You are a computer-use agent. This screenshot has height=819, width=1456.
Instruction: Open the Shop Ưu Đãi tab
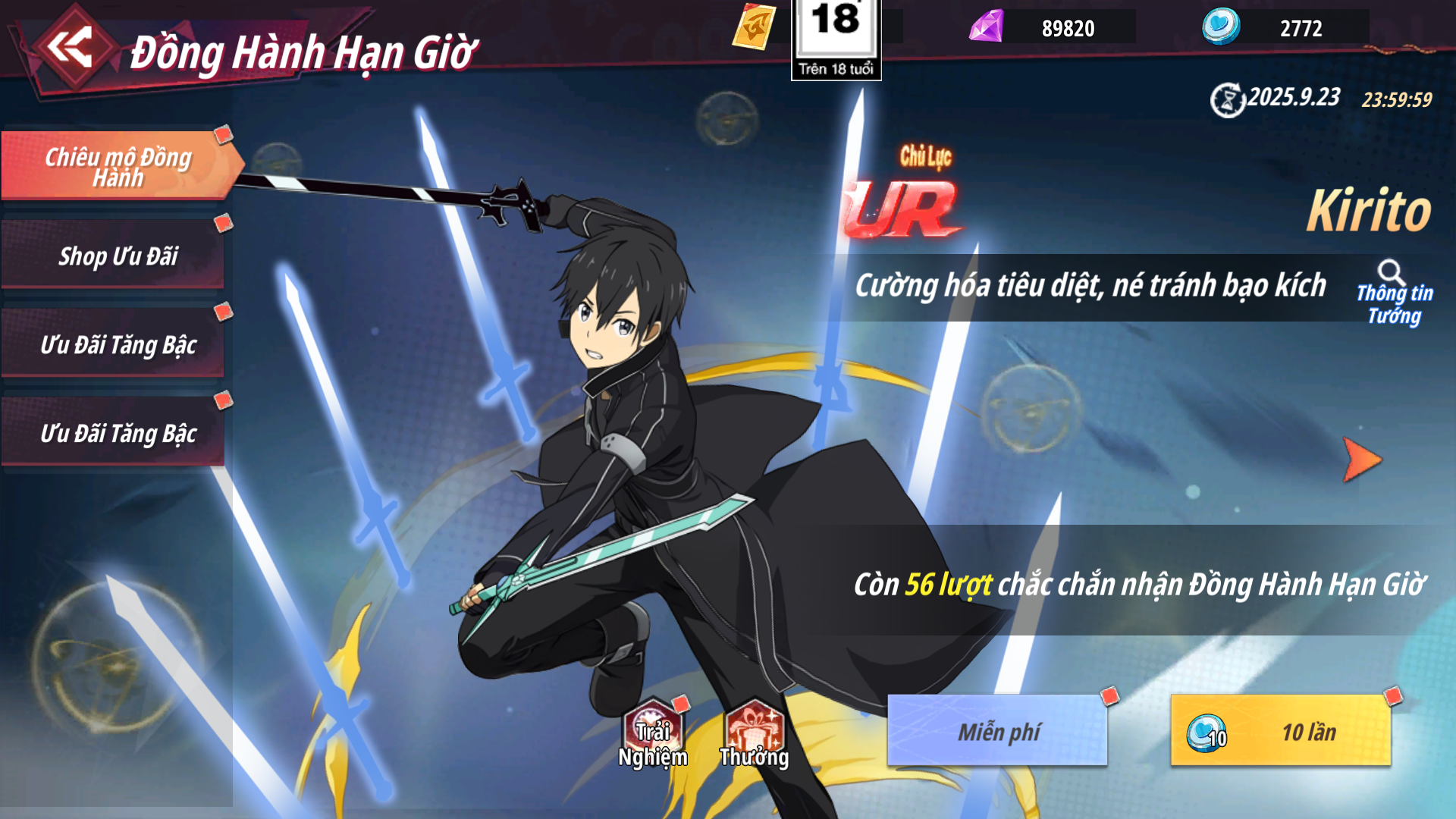pyautogui.click(x=118, y=256)
